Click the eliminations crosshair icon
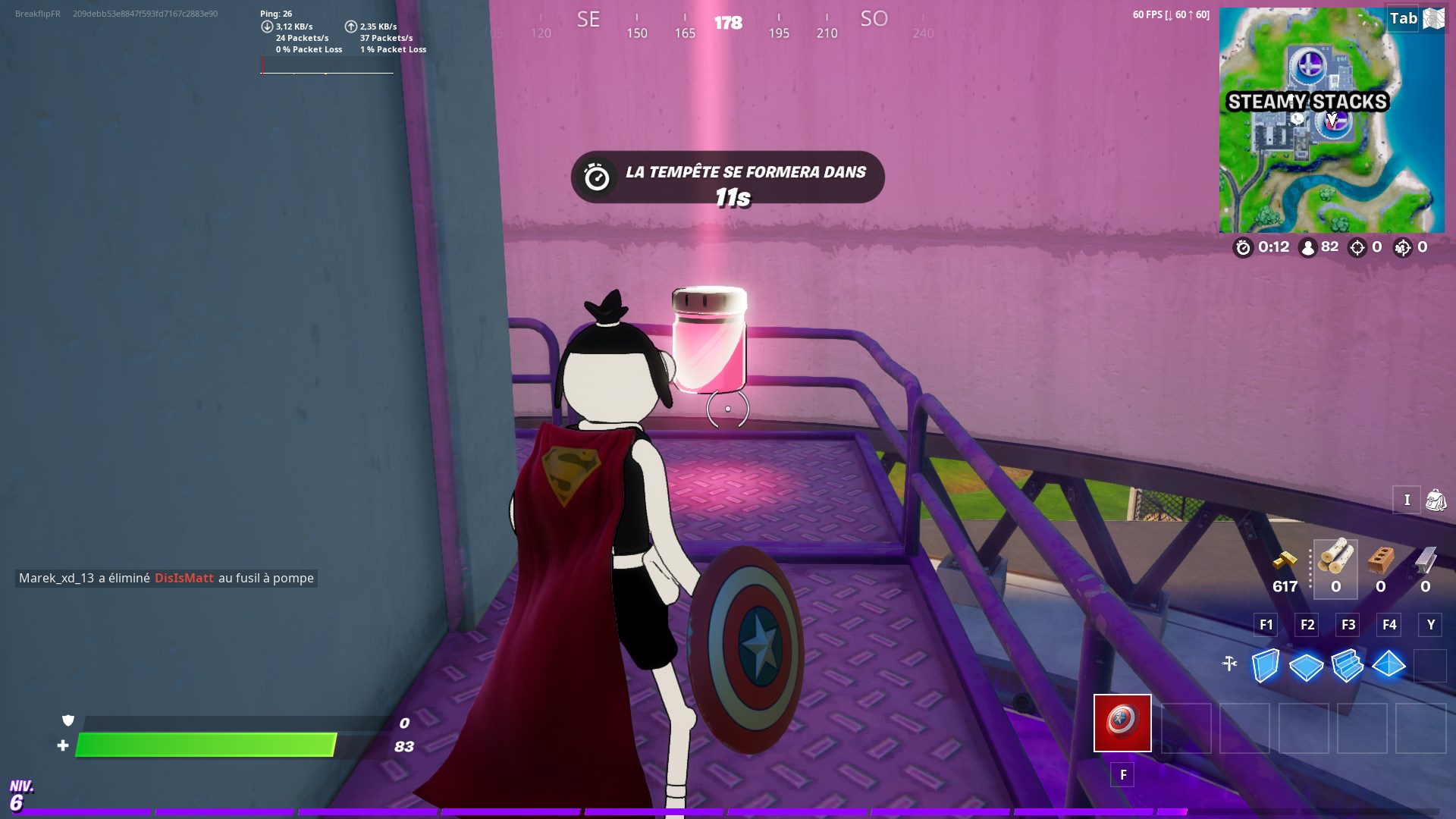The image size is (1456, 819). pyautogui.click(x=1357, y=248)
